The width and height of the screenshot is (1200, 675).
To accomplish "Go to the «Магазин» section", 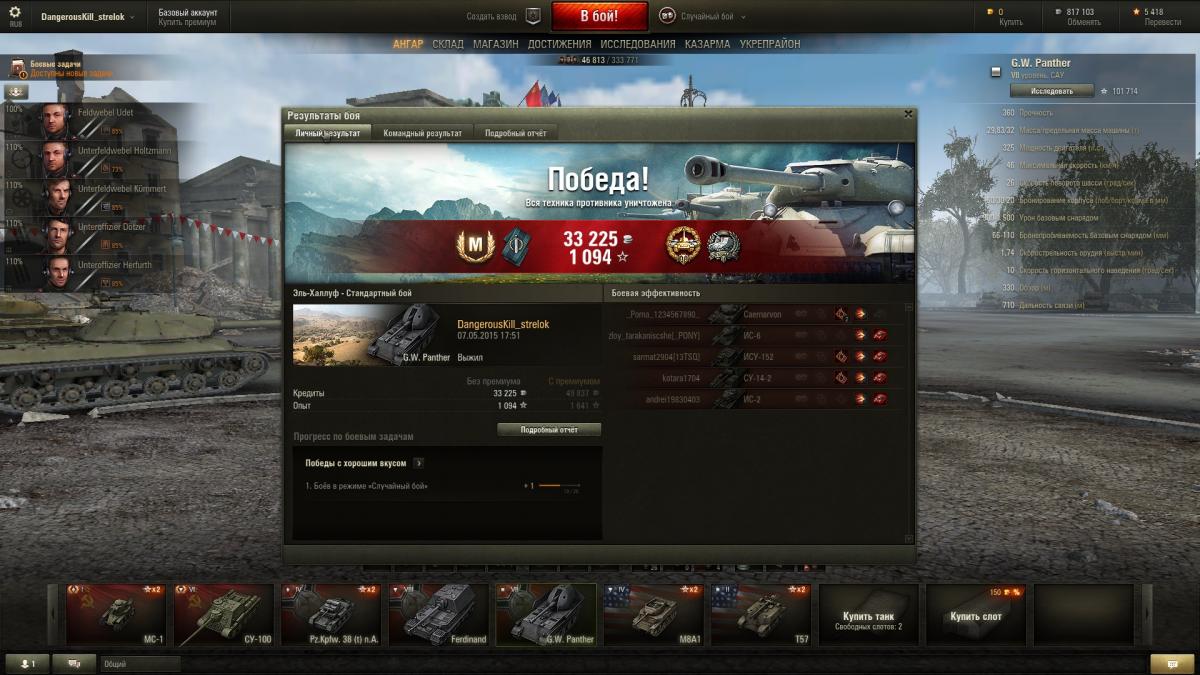I will click(x=495, y=44).
